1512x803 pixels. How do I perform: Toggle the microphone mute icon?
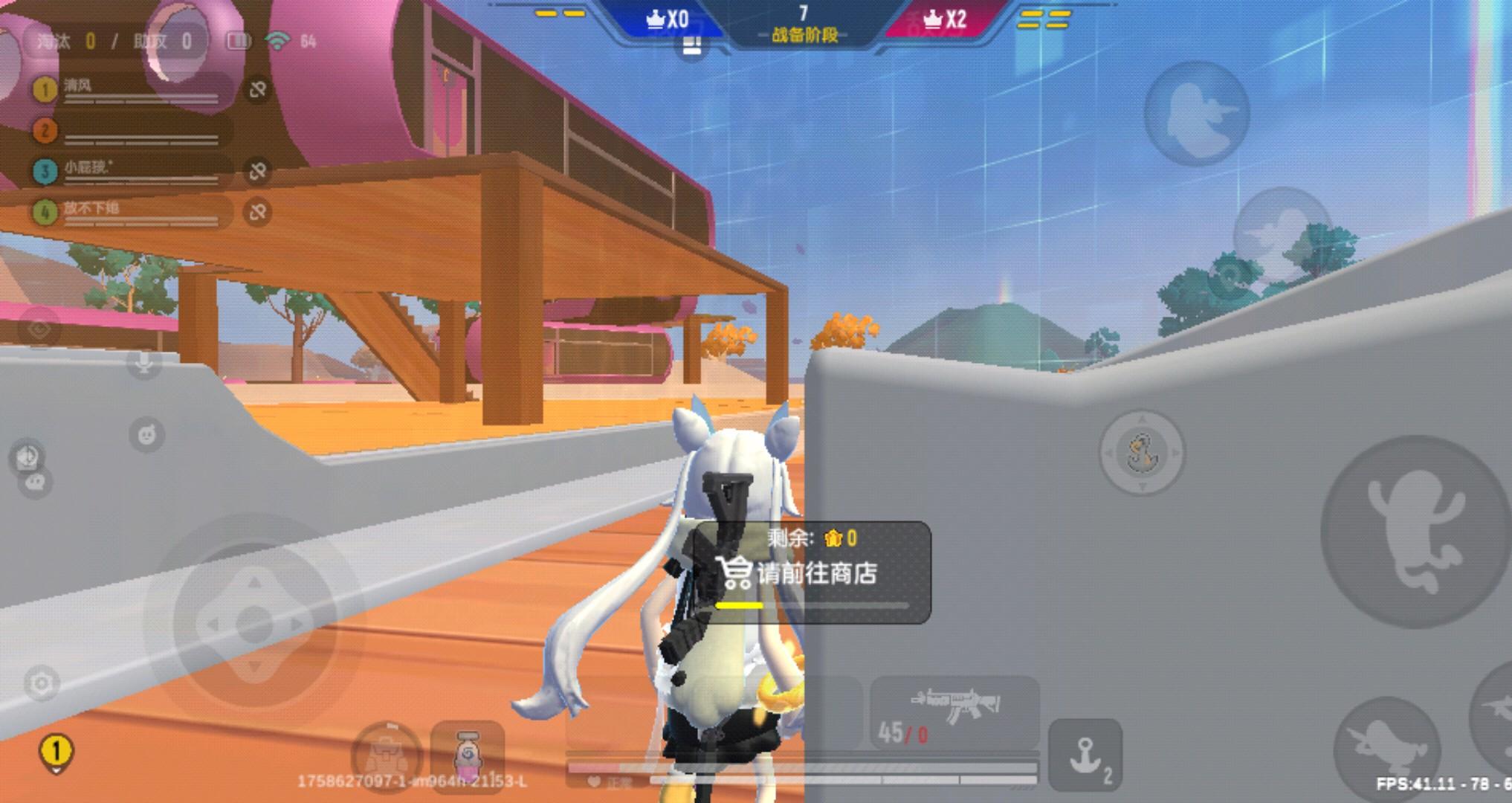point(143,364)
